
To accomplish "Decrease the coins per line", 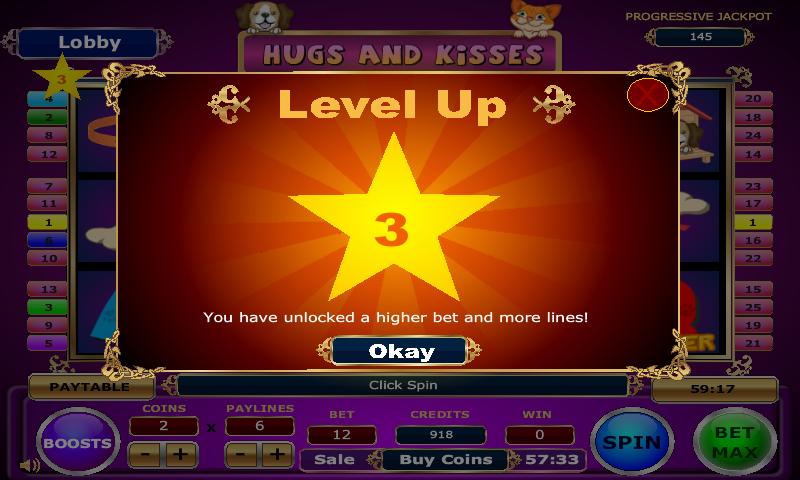I will coord(146,454).
